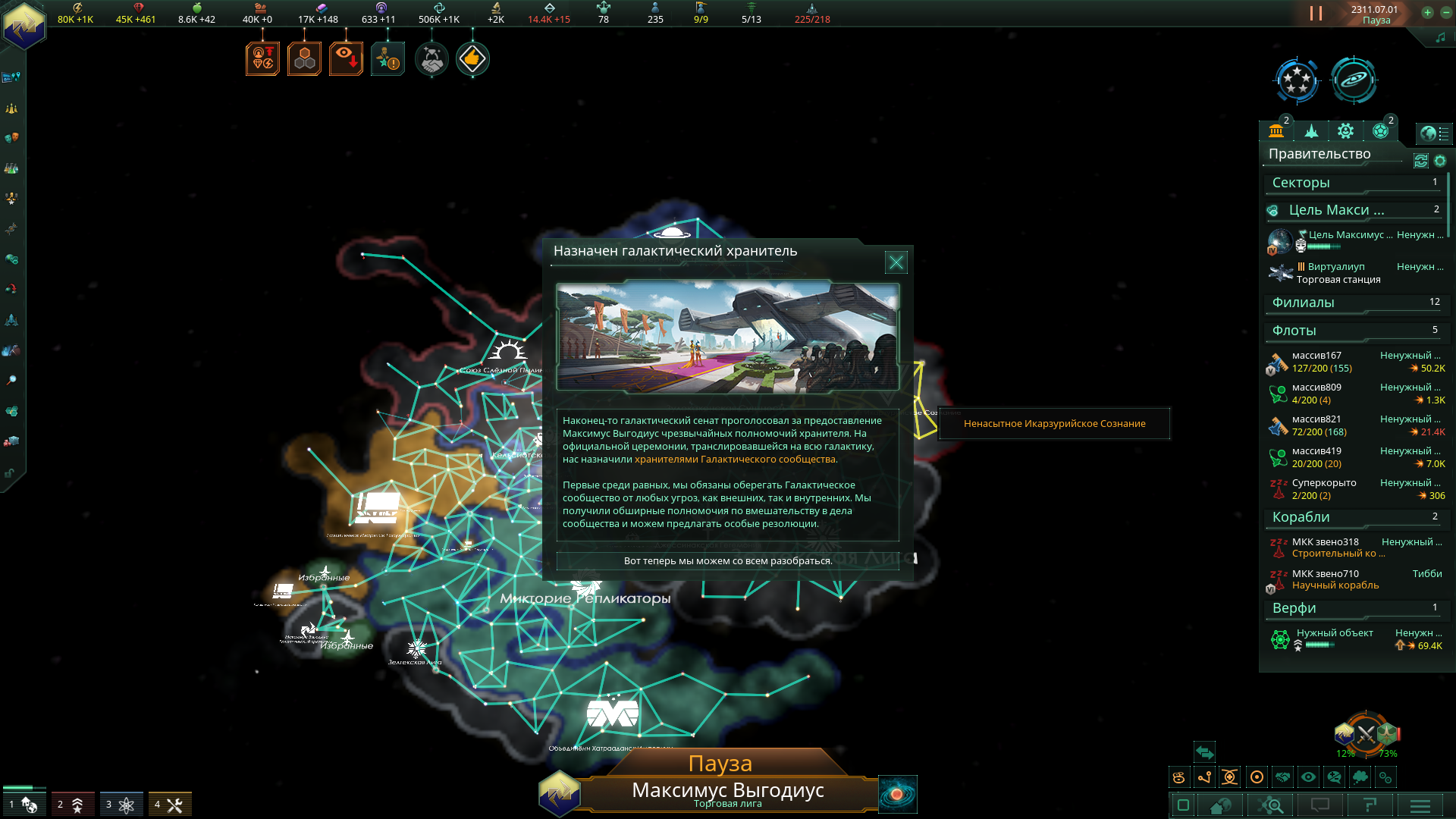1456x819 pixels.
Task: Open the orange thumbs-up notification
Action: coord(472,59)
